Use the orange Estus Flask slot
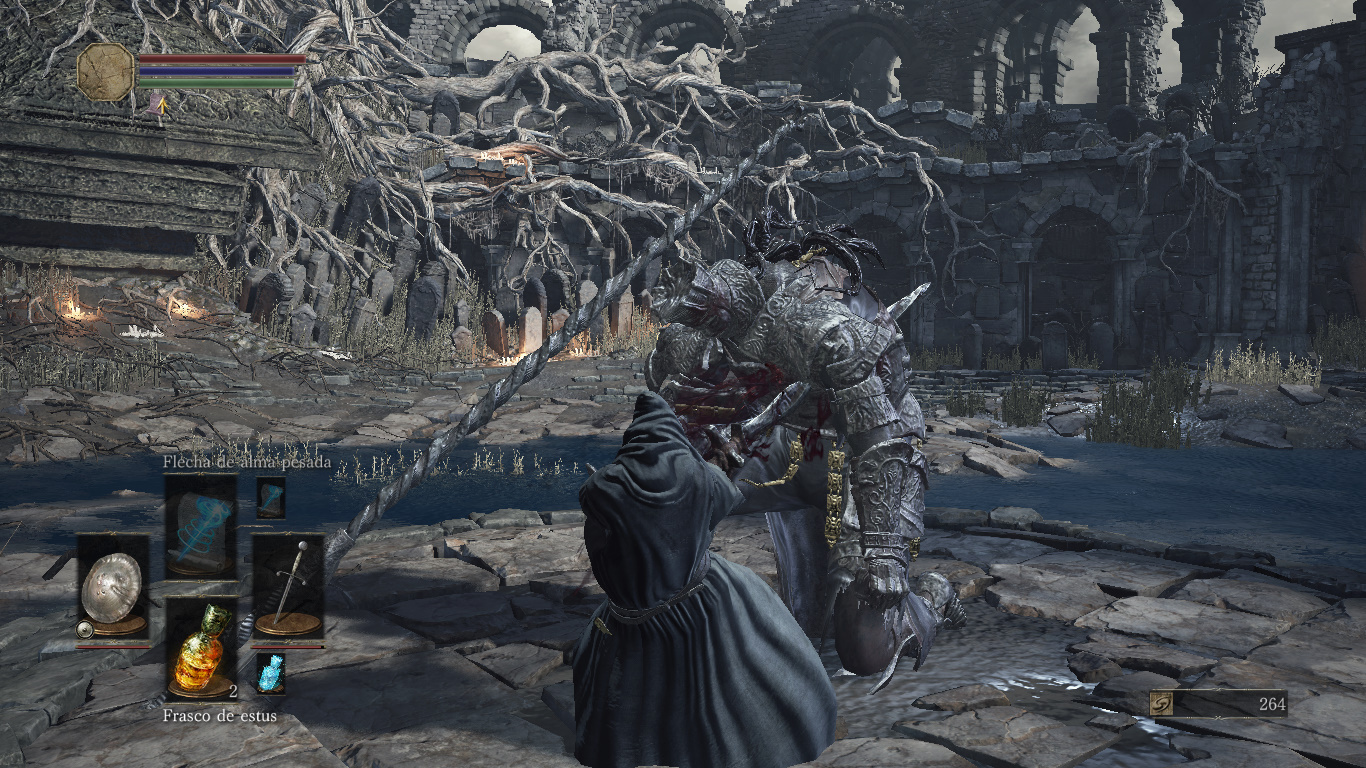Screen dimensions: 1366x768 pos(201,648)
